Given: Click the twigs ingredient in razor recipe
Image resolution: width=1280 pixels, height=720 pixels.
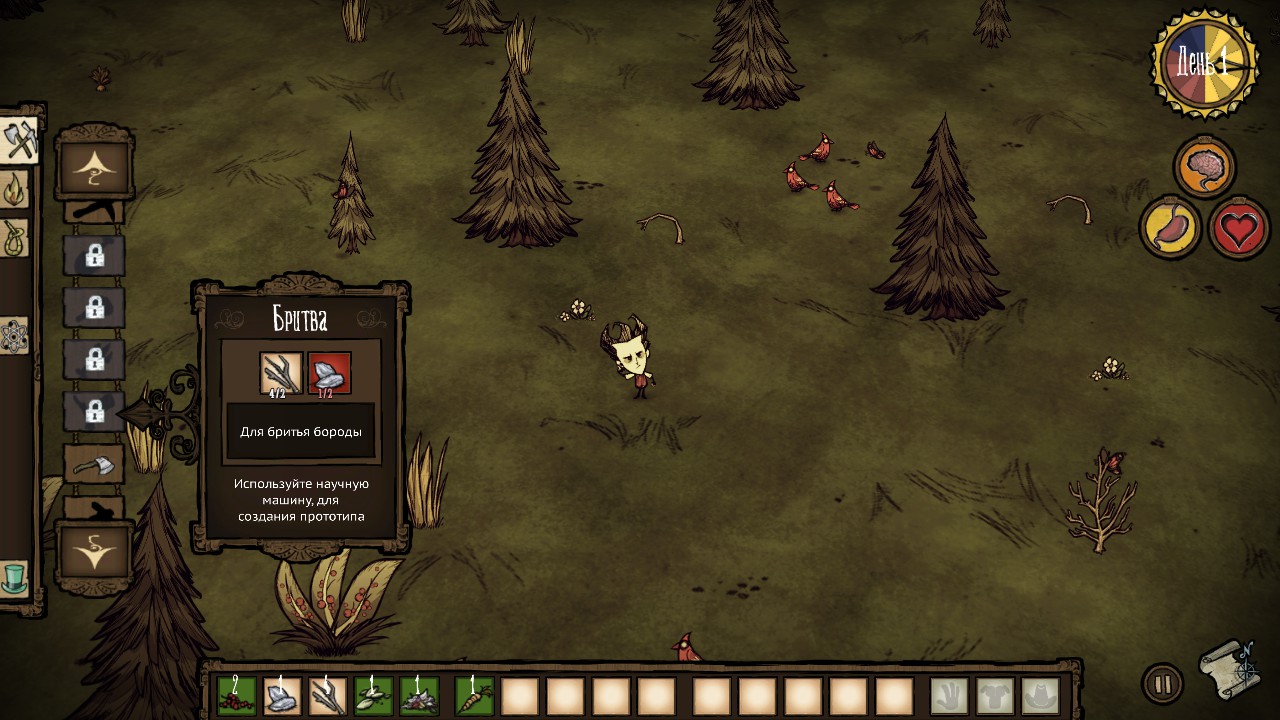Looking at the screenshot, I should coord(281,373).
